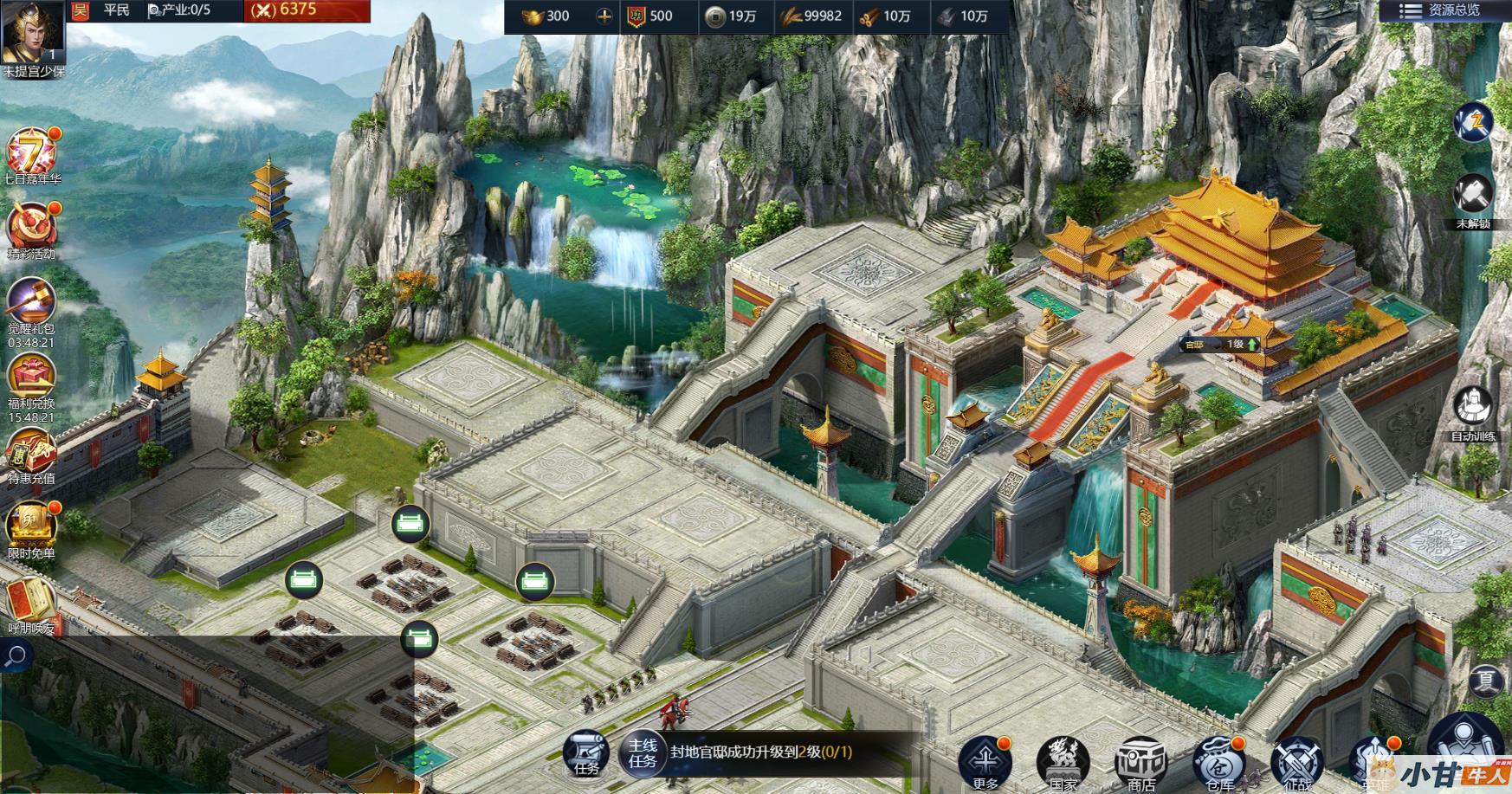Open the 商店 shop
Viewport: 1512px width, 794px height.
coord(1140,762)
